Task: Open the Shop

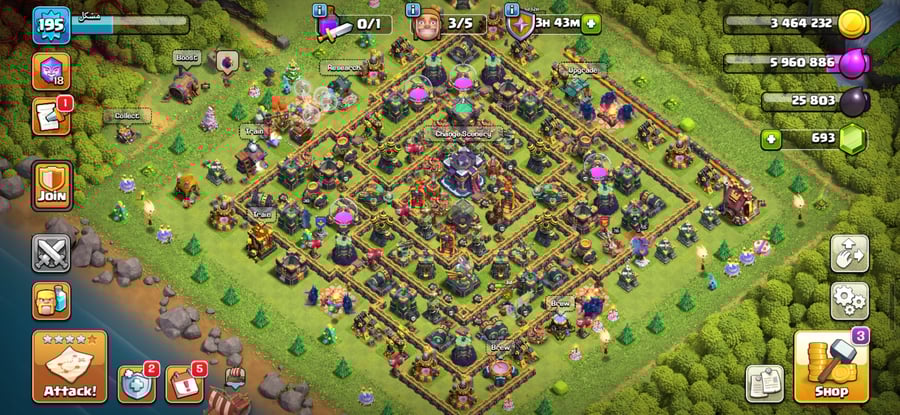Action: pos(830,367)
